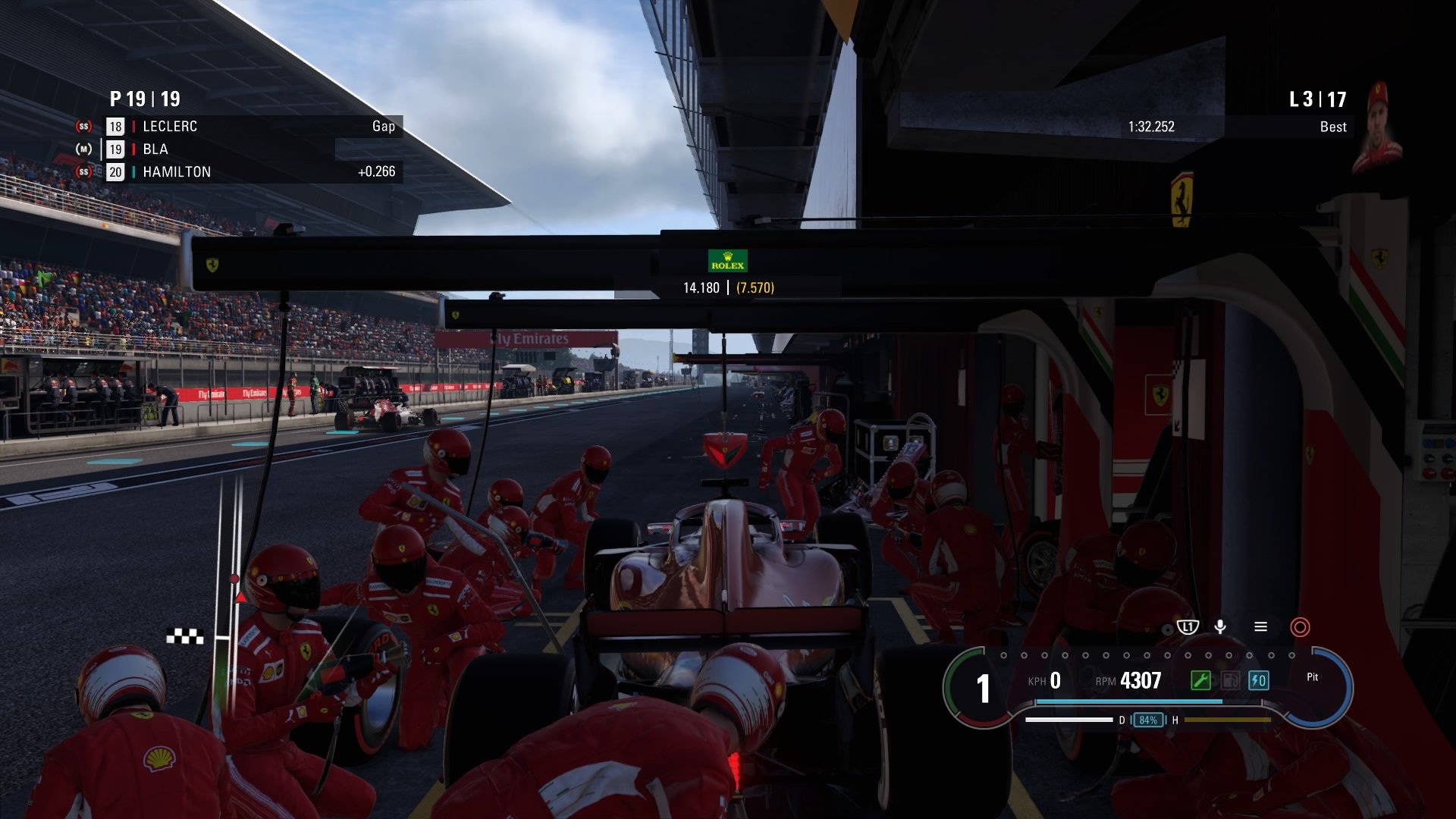Image resolution: width=1456 pixels, height=819 pixels.
Task: Click the L1 trophy shoulder-button icon
Action: 1188,627
